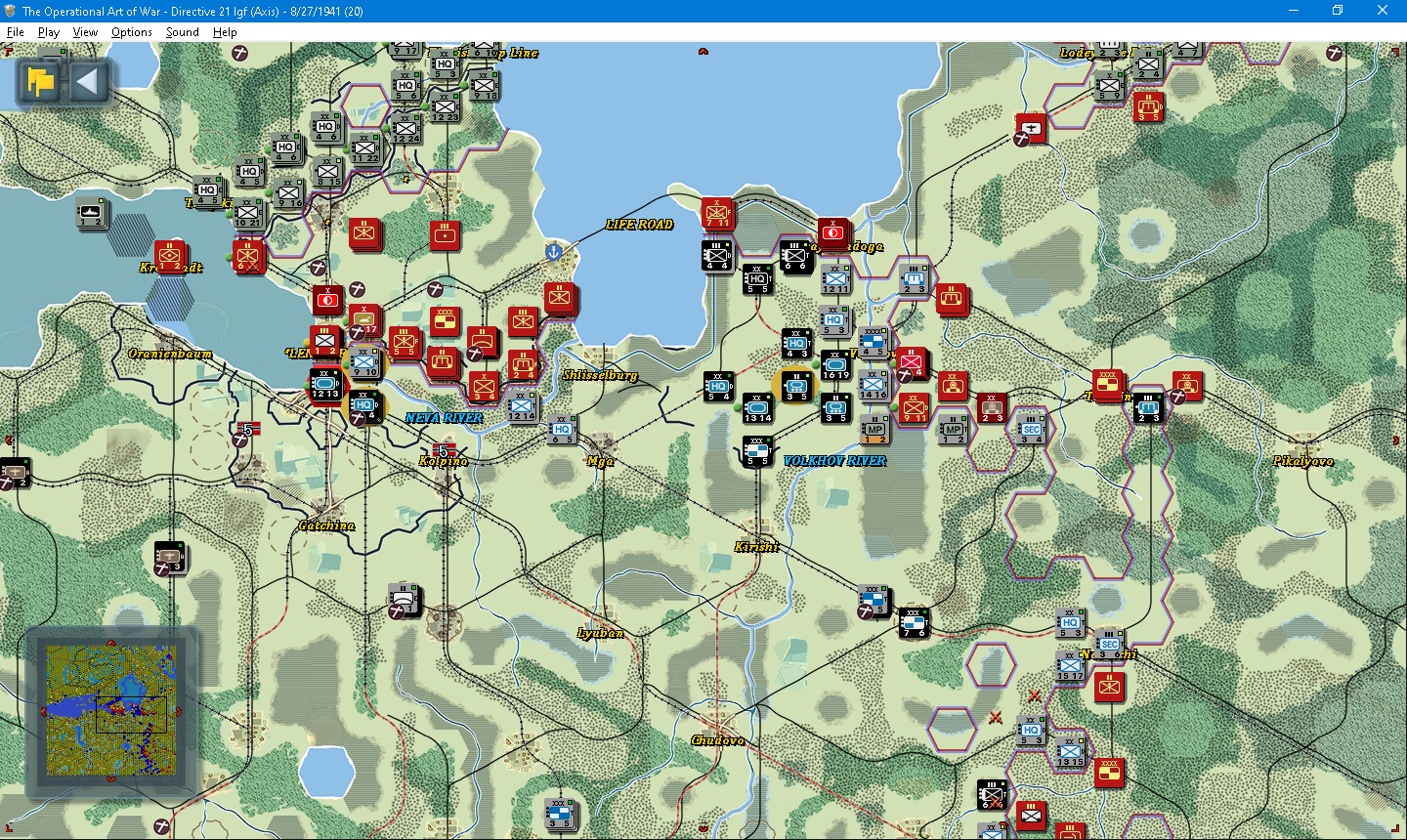
Task: Open the Sound menu
Action: tap(182, 31)
